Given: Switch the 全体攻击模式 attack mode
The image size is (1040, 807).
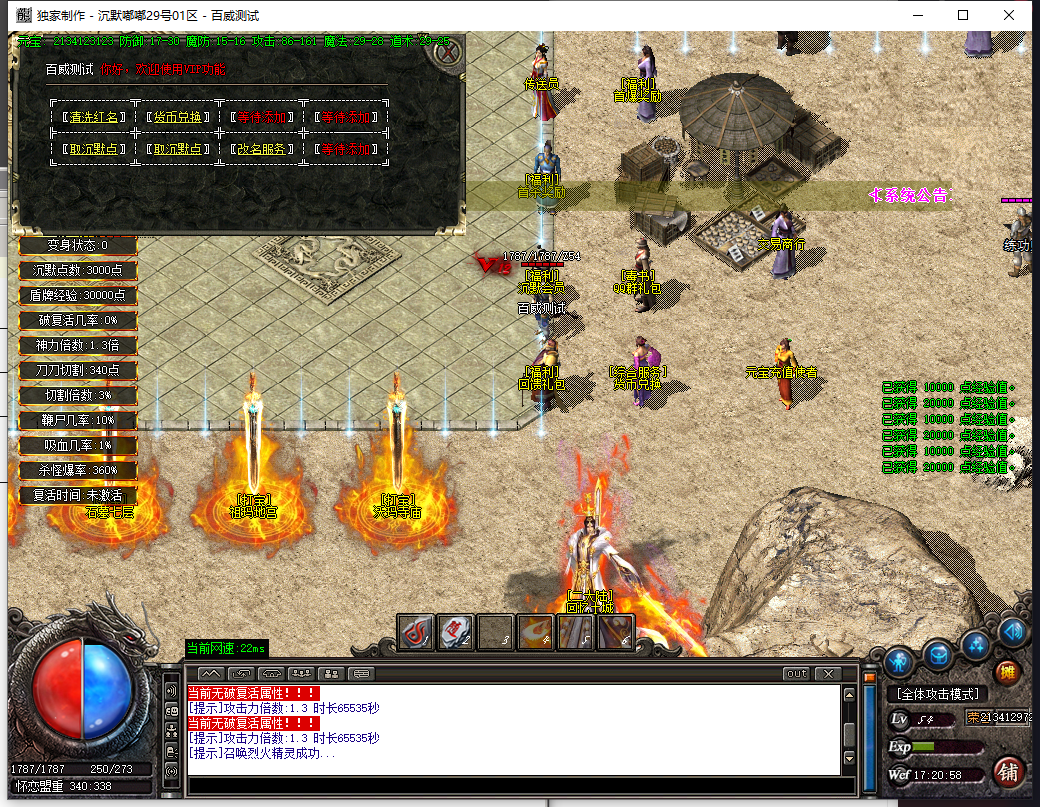Looking at the screenshot, I should point(937,694).
